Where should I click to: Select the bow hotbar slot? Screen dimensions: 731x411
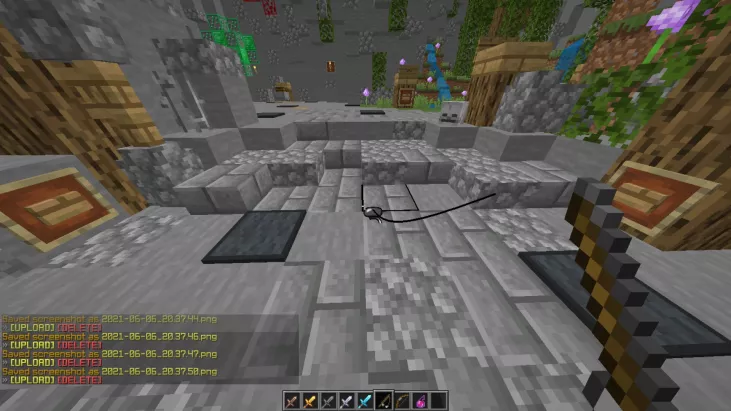click(401, 400)
